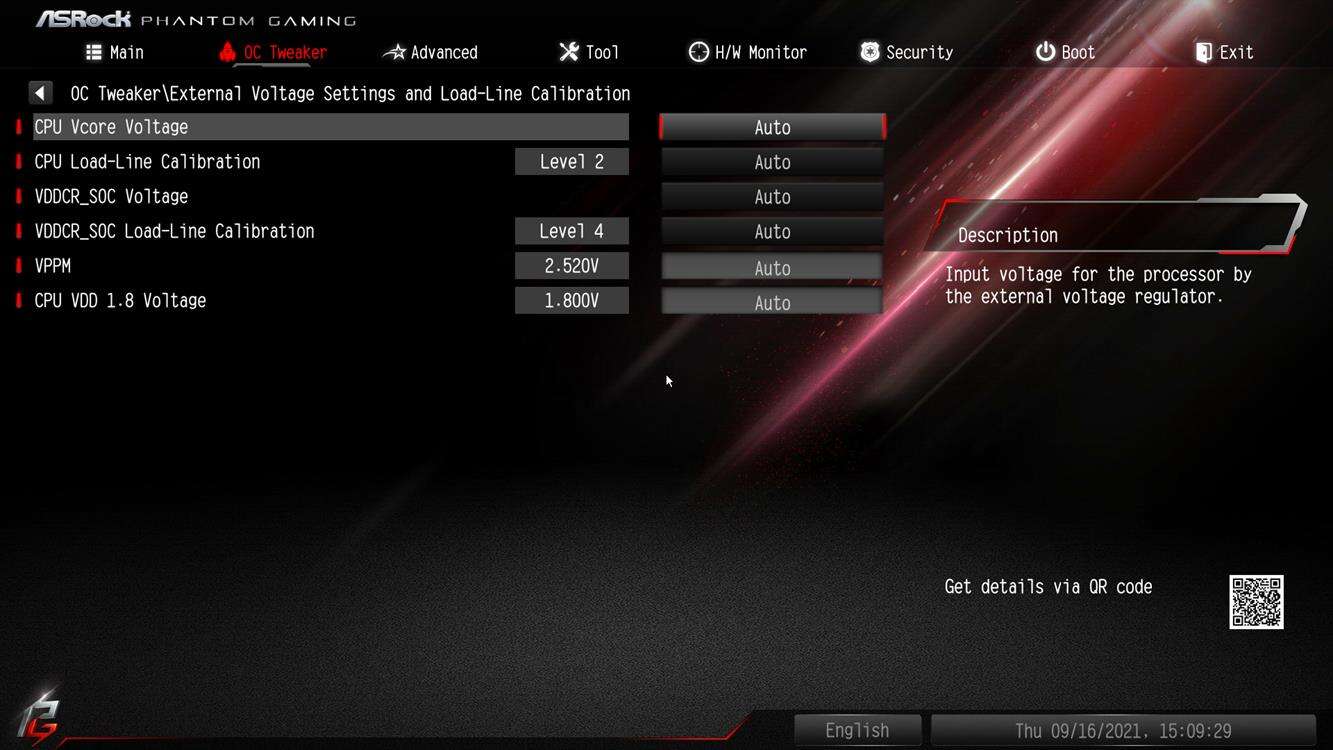The image size is (1333, 750).
Task: Open the Advanced tab
Action: tap(432, 52)
